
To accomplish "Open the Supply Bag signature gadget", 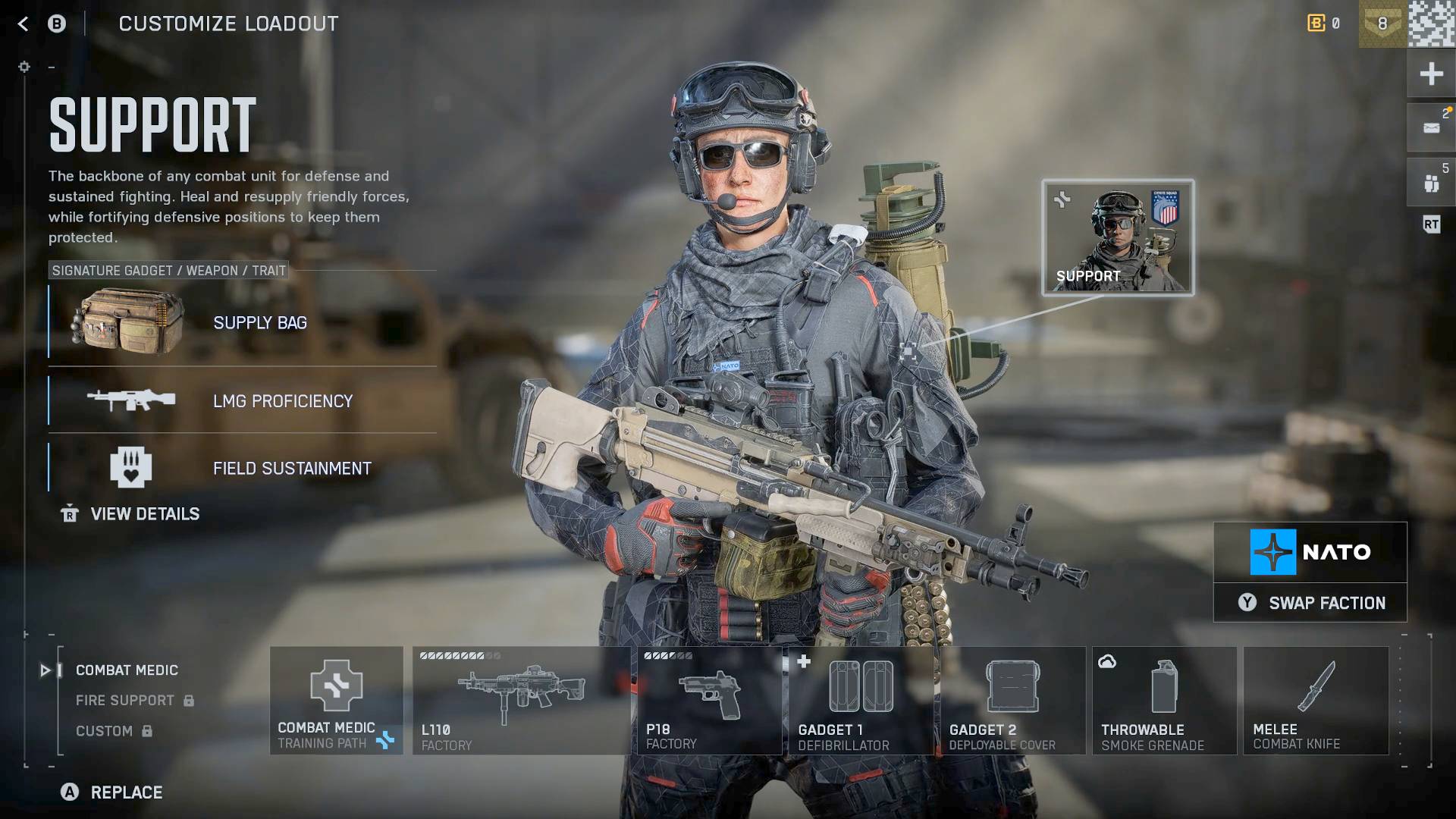I will [126, 322].
